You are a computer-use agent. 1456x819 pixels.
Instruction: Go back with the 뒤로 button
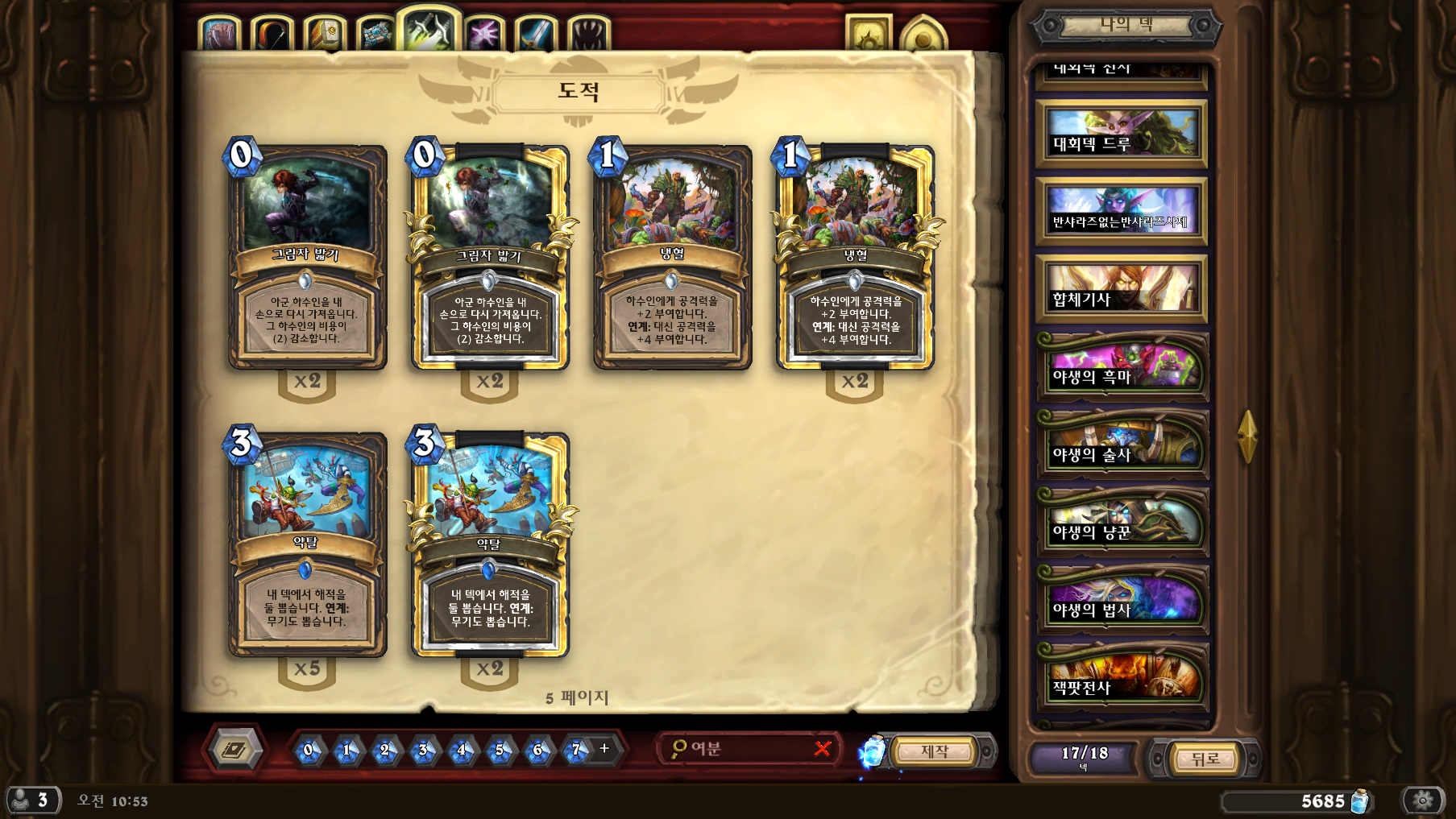[1205, 759]
